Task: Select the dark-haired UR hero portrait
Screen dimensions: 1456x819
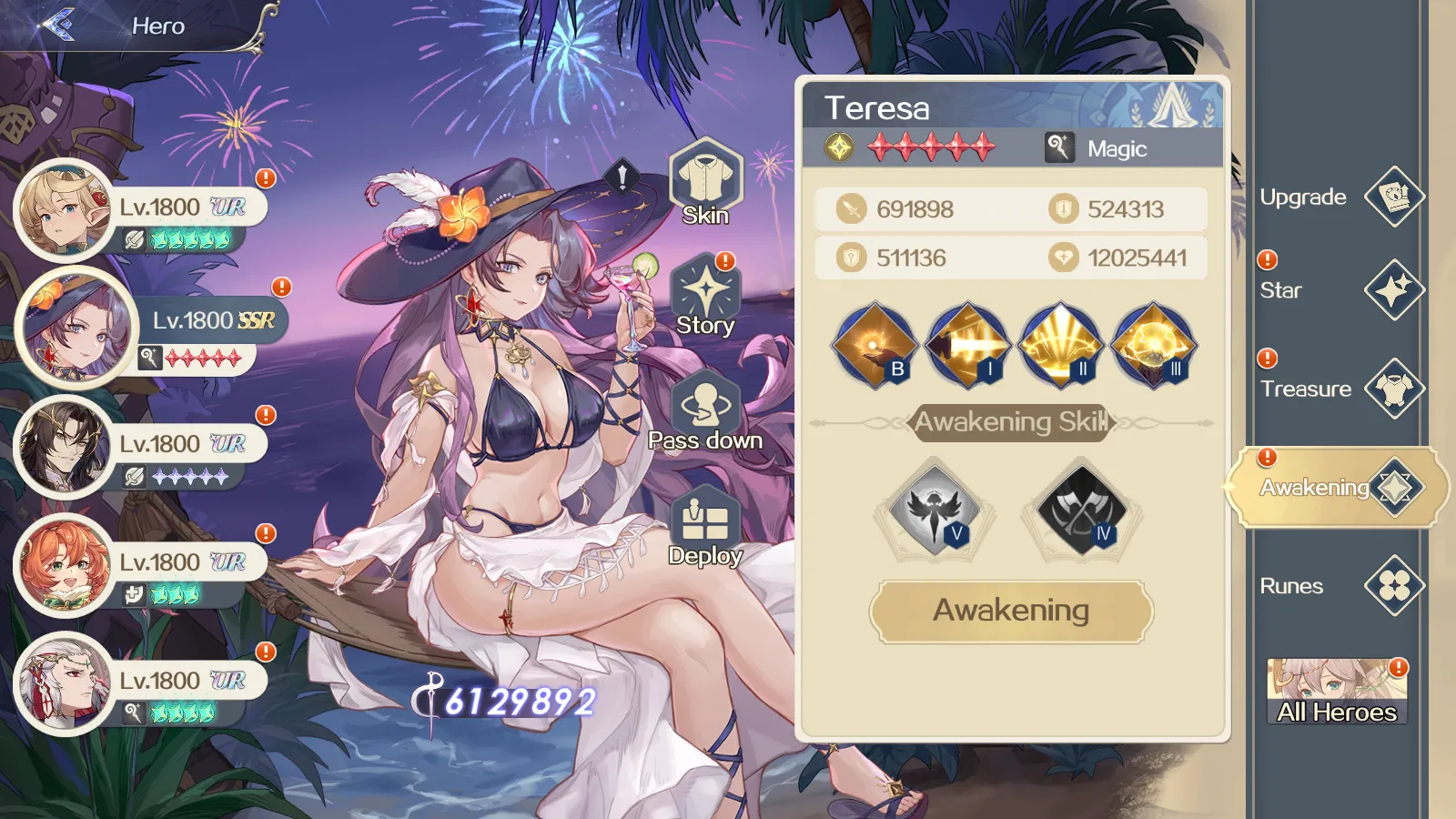Action: point(64,447)
